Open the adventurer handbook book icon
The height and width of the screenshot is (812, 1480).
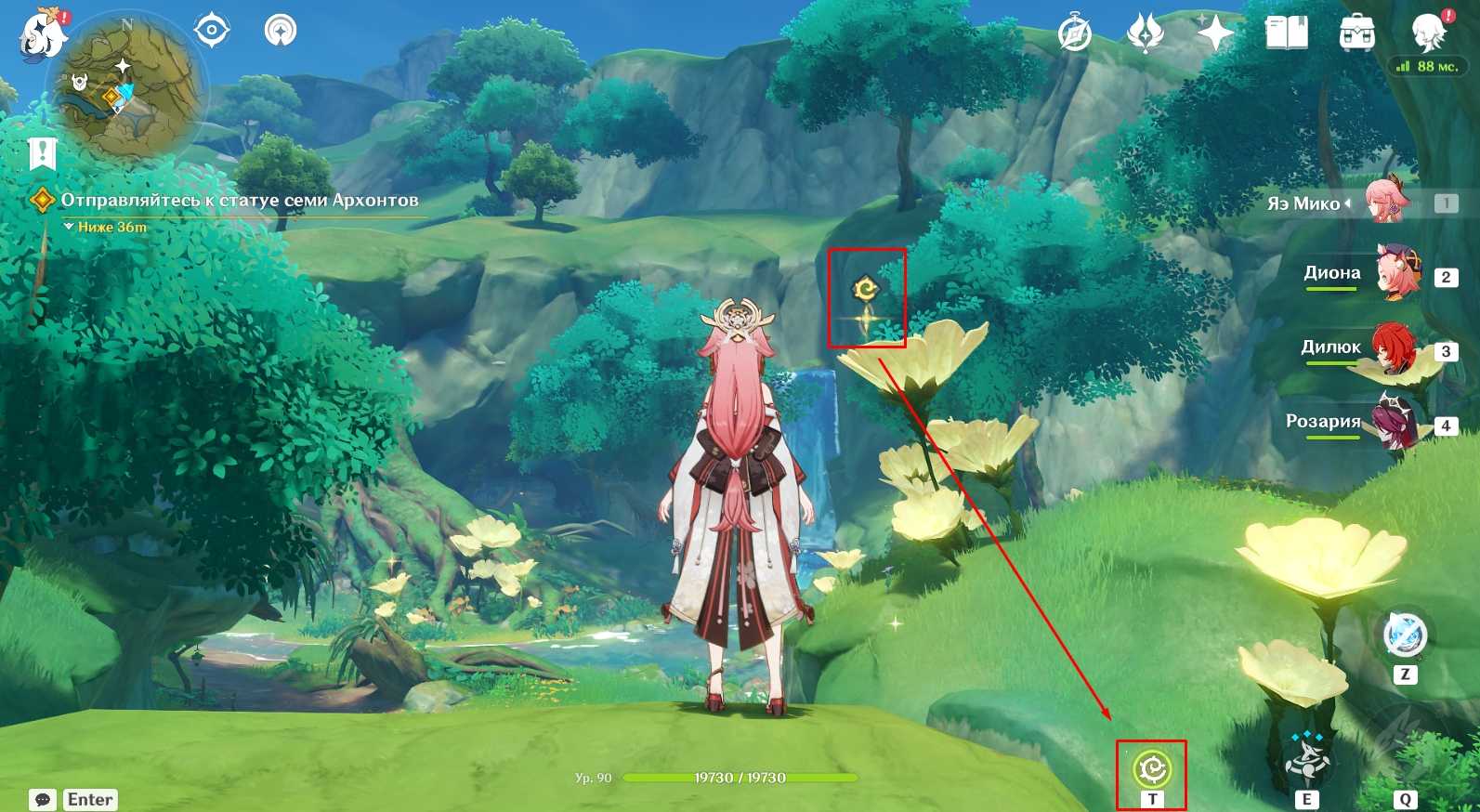1286,34
